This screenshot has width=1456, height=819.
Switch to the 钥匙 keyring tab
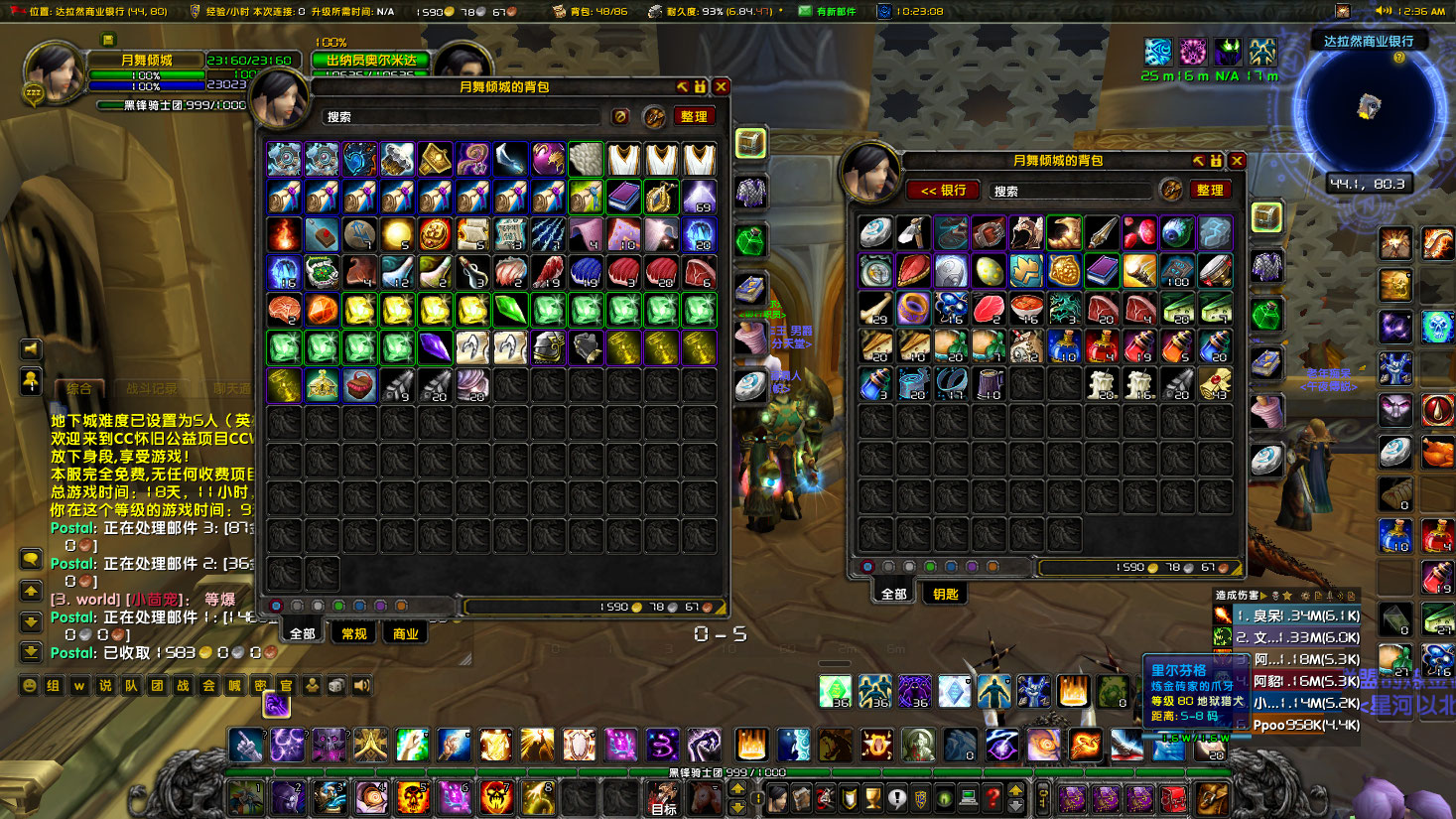click(944, 593)
